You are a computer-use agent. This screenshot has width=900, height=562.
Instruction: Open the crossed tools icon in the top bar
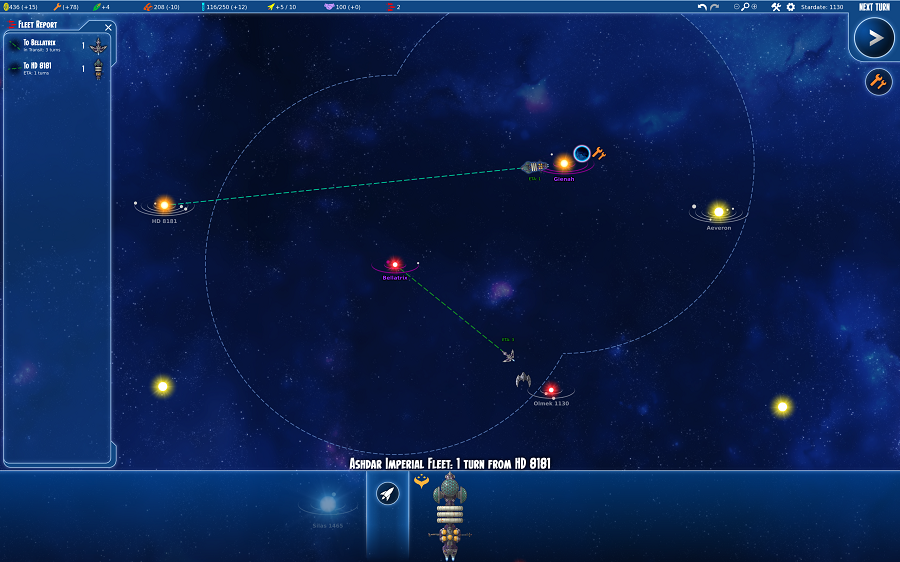776,7
